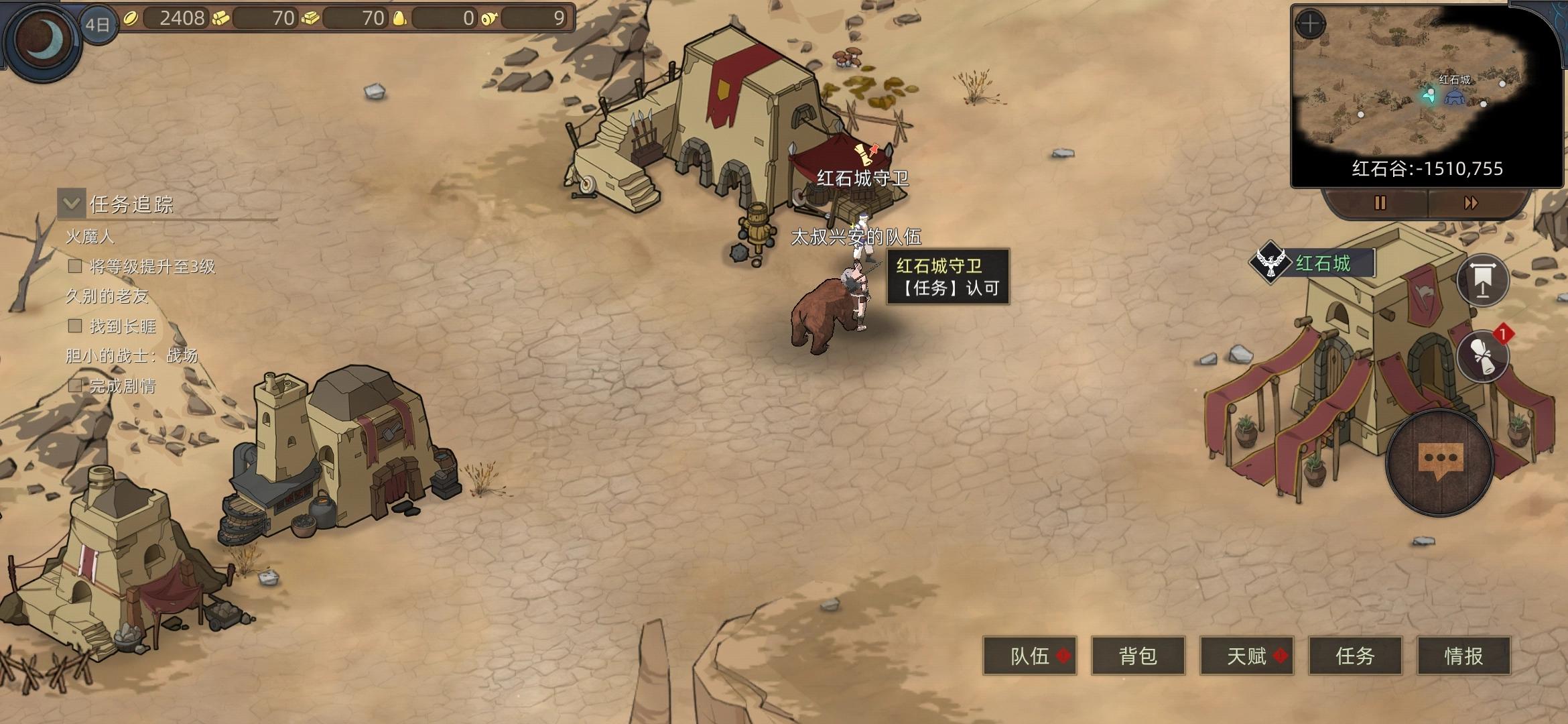Viewport: 1568px width, 724px height.
Task: Open the scroll notification icon
Action: pyautogui.click(x=1482, y=355)
